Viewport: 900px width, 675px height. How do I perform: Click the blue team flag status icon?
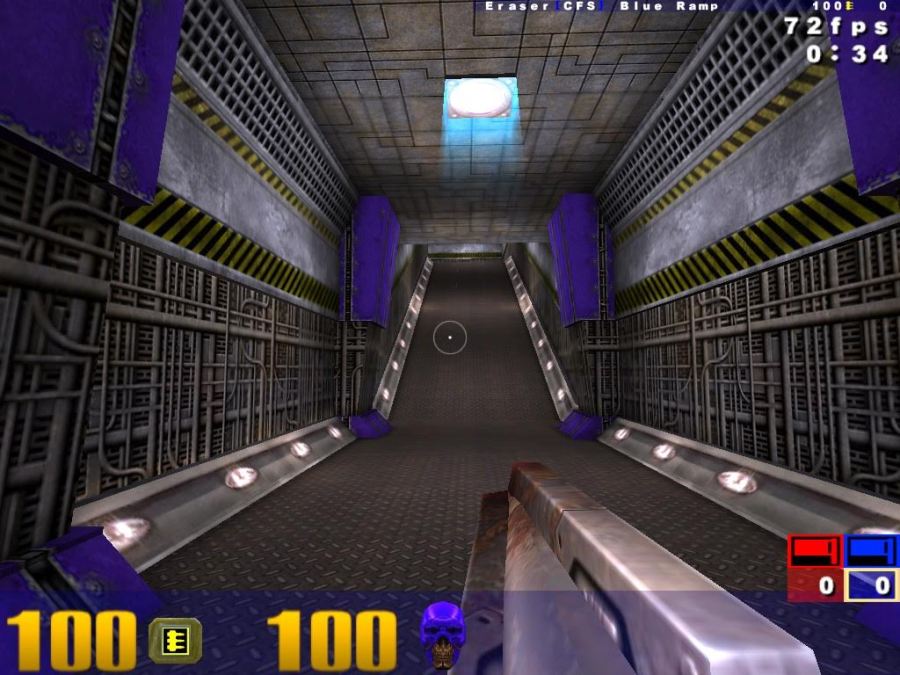coord(872,551)
